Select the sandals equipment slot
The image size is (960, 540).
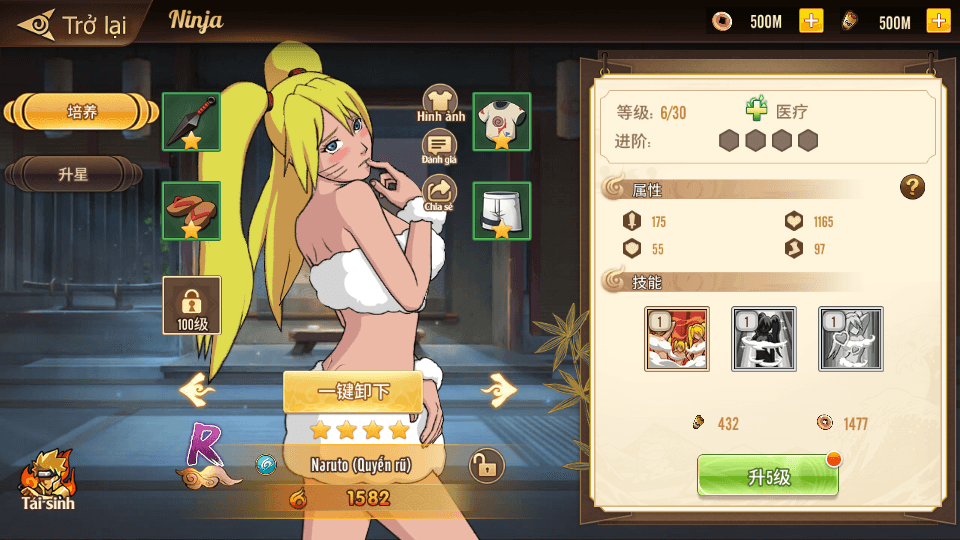191,211
